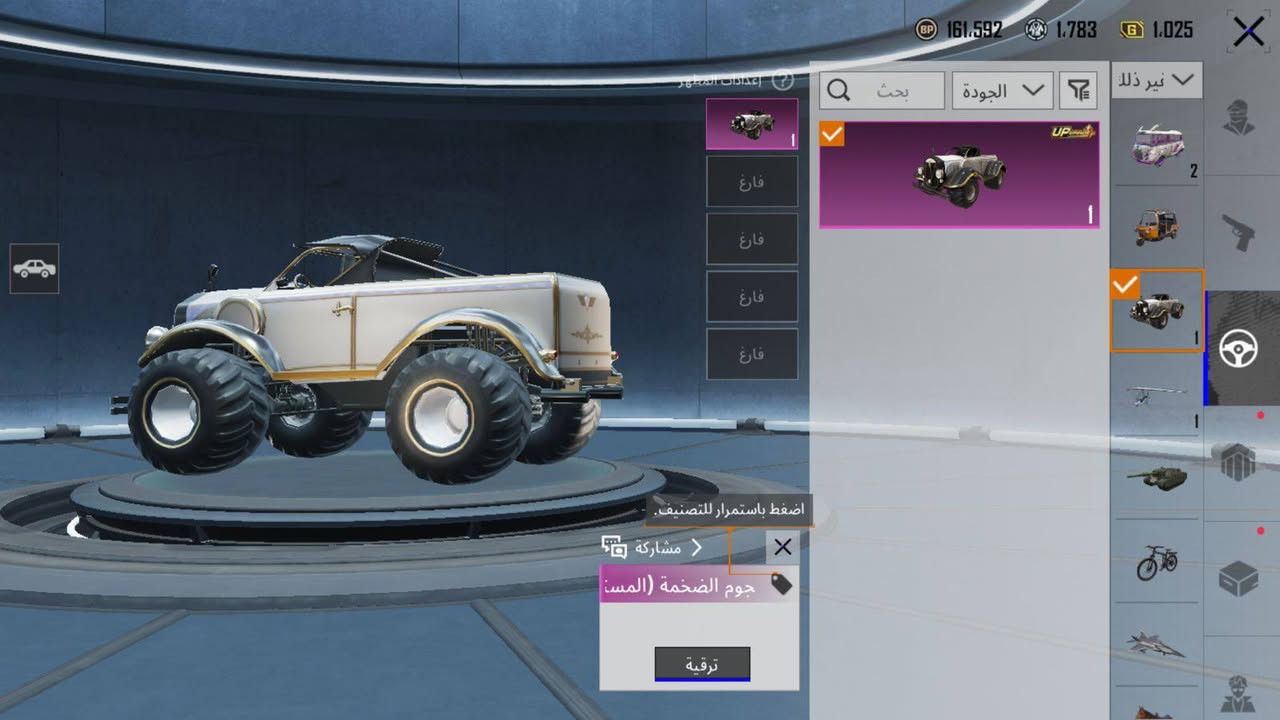Choose the glider aircraft vehicle category

(x=1156, y=394)
